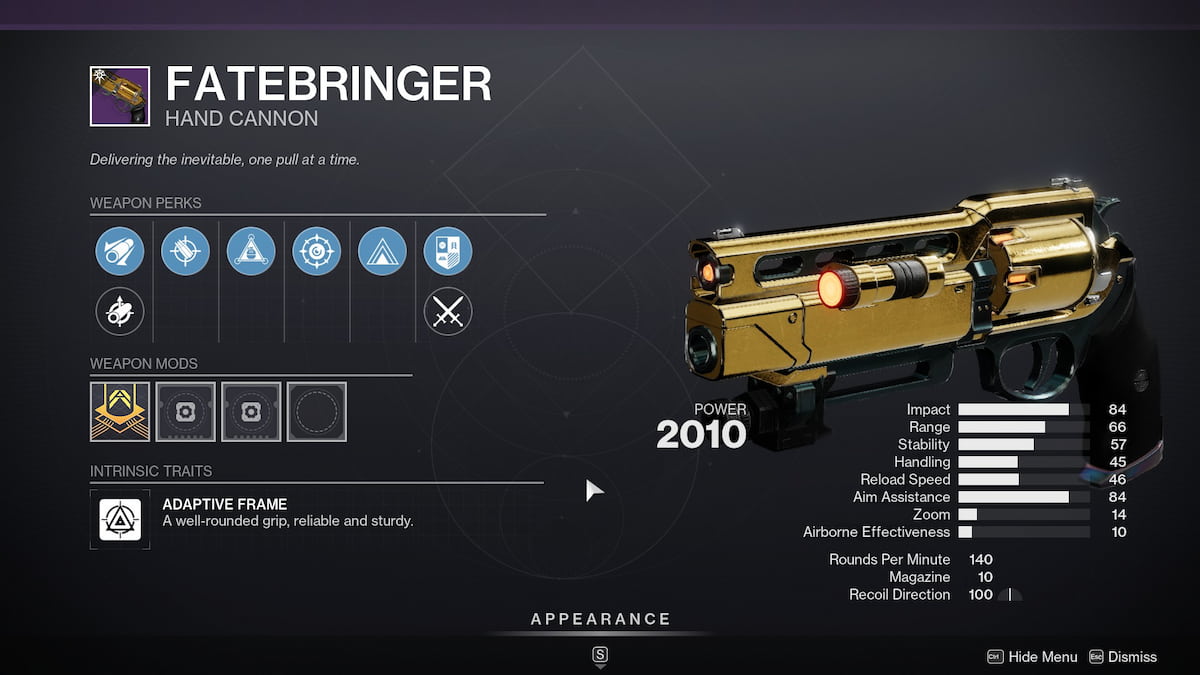
Task: Inspect the nested triangles perk
Action: [382, 250]
